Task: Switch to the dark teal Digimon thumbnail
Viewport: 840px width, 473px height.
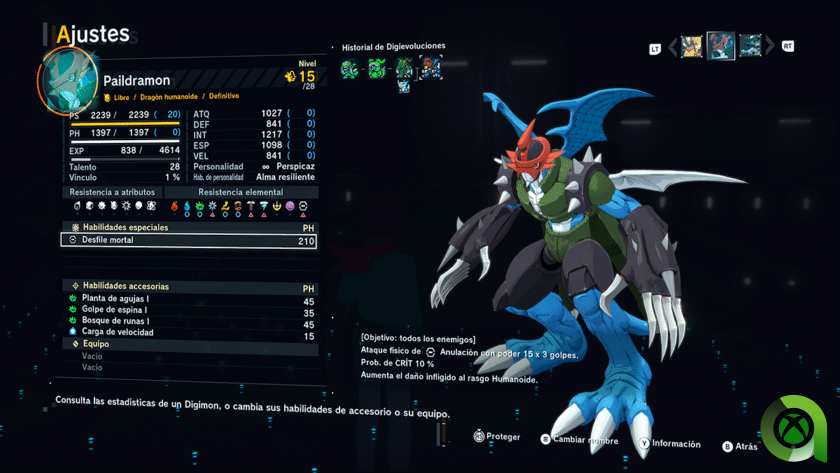Action: (x=750, y=46)
